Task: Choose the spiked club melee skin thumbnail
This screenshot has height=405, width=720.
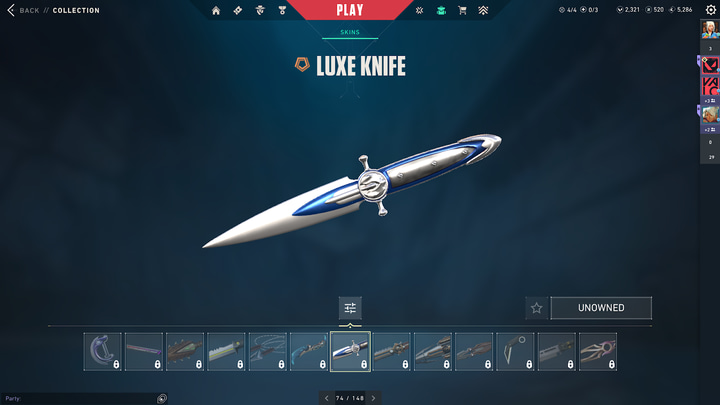Action: pos(185,352)
